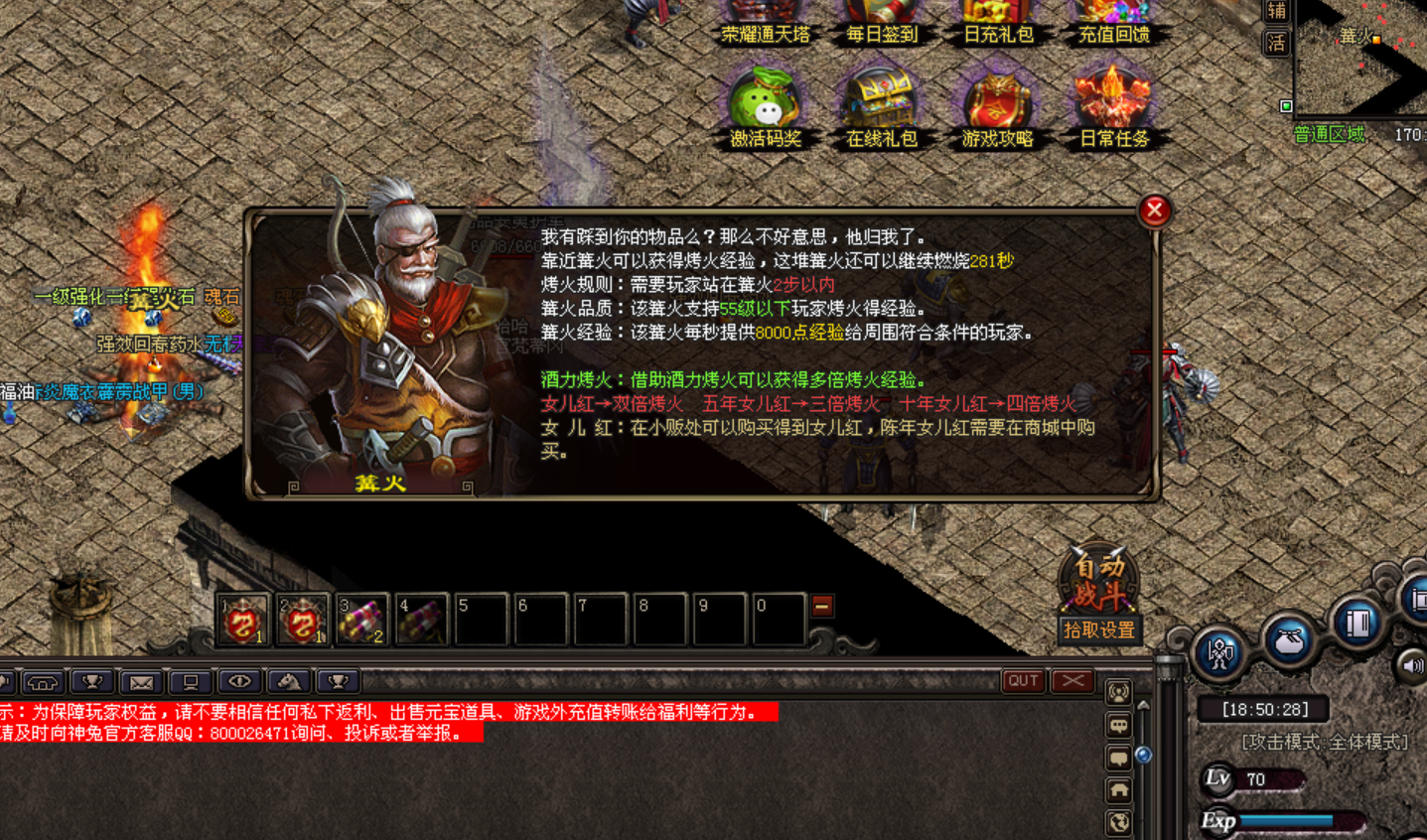Collapse the hotbar with the red minus button

pos(822,606)
